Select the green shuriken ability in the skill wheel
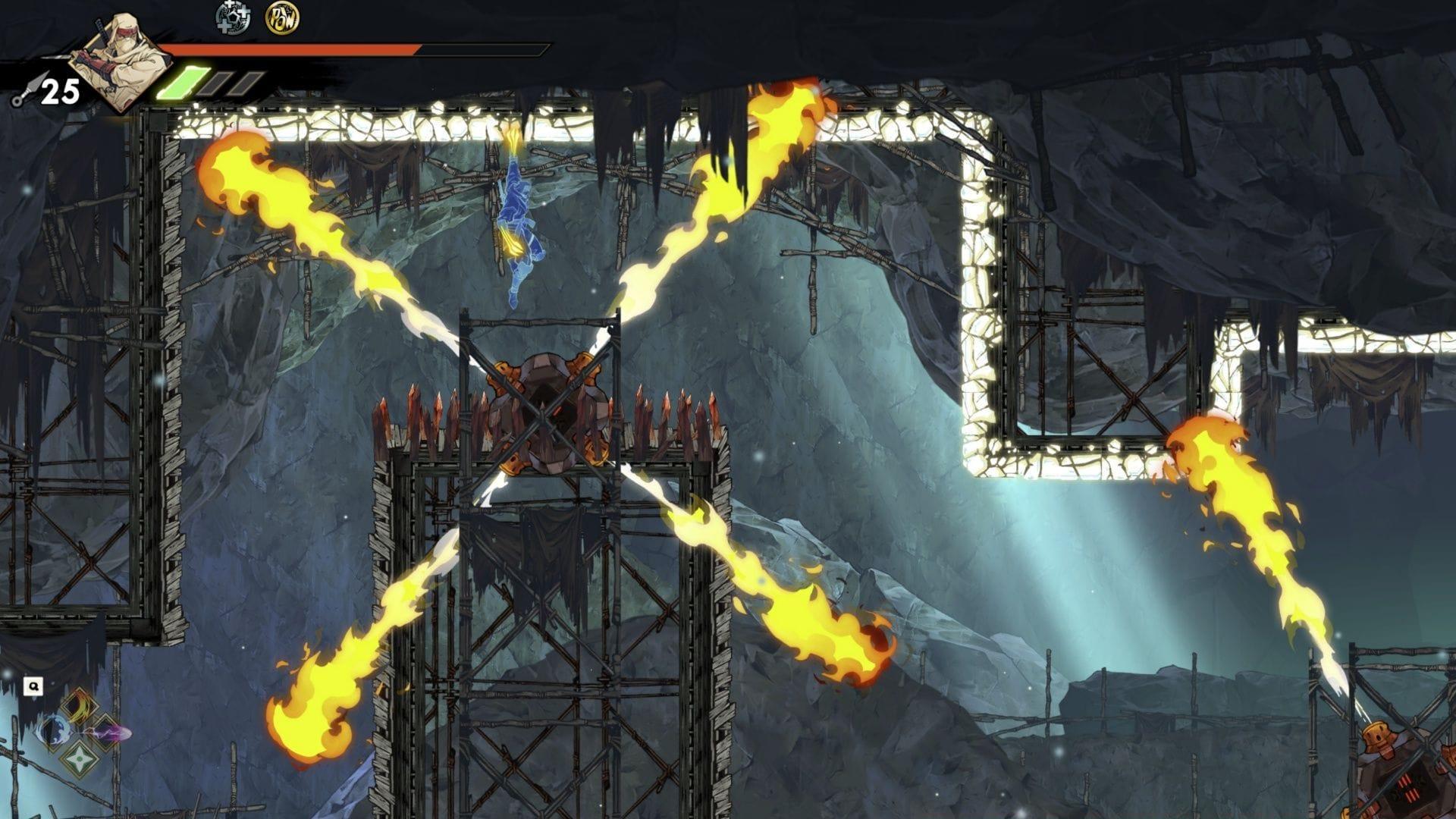Image resolution: width=1456 pixels, height=819 pixels. (x=79, y=760)
